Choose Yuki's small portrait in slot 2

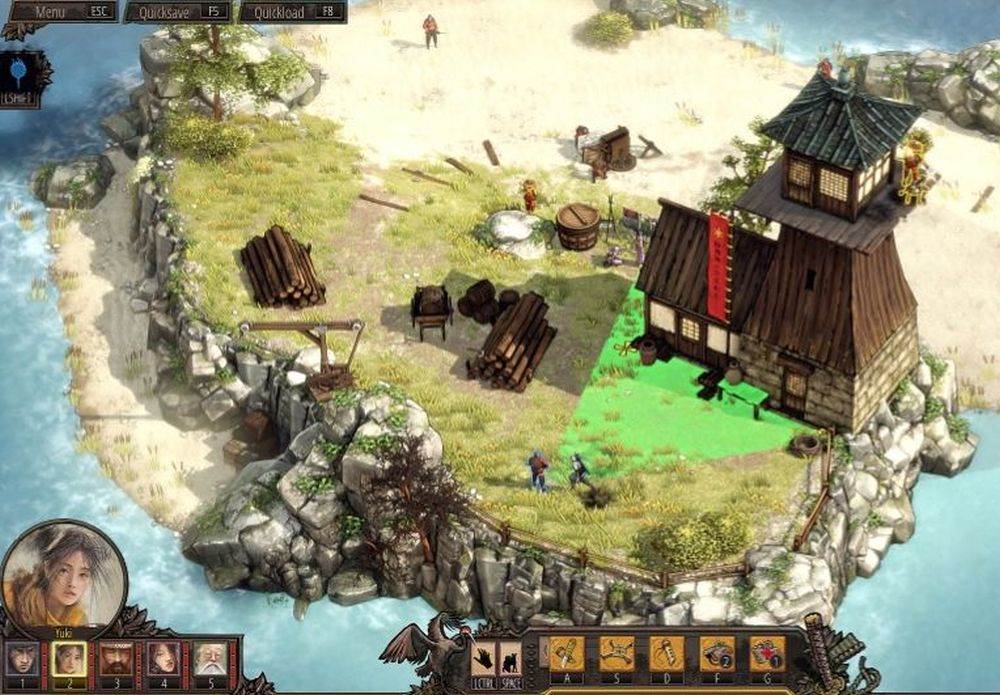click(x=67, y=658)
